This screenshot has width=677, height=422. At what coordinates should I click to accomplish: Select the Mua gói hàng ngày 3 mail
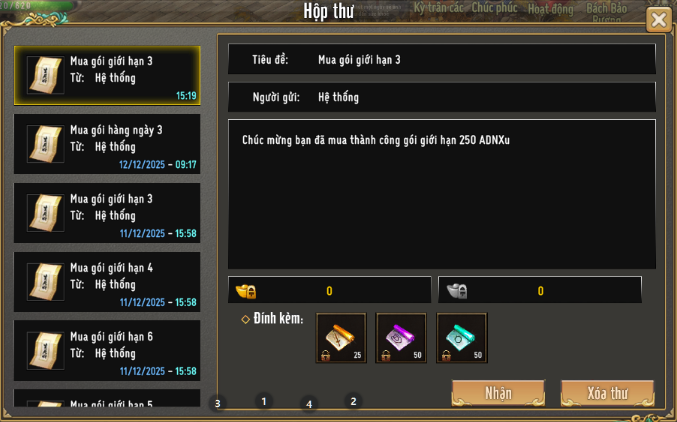point(107,145)
